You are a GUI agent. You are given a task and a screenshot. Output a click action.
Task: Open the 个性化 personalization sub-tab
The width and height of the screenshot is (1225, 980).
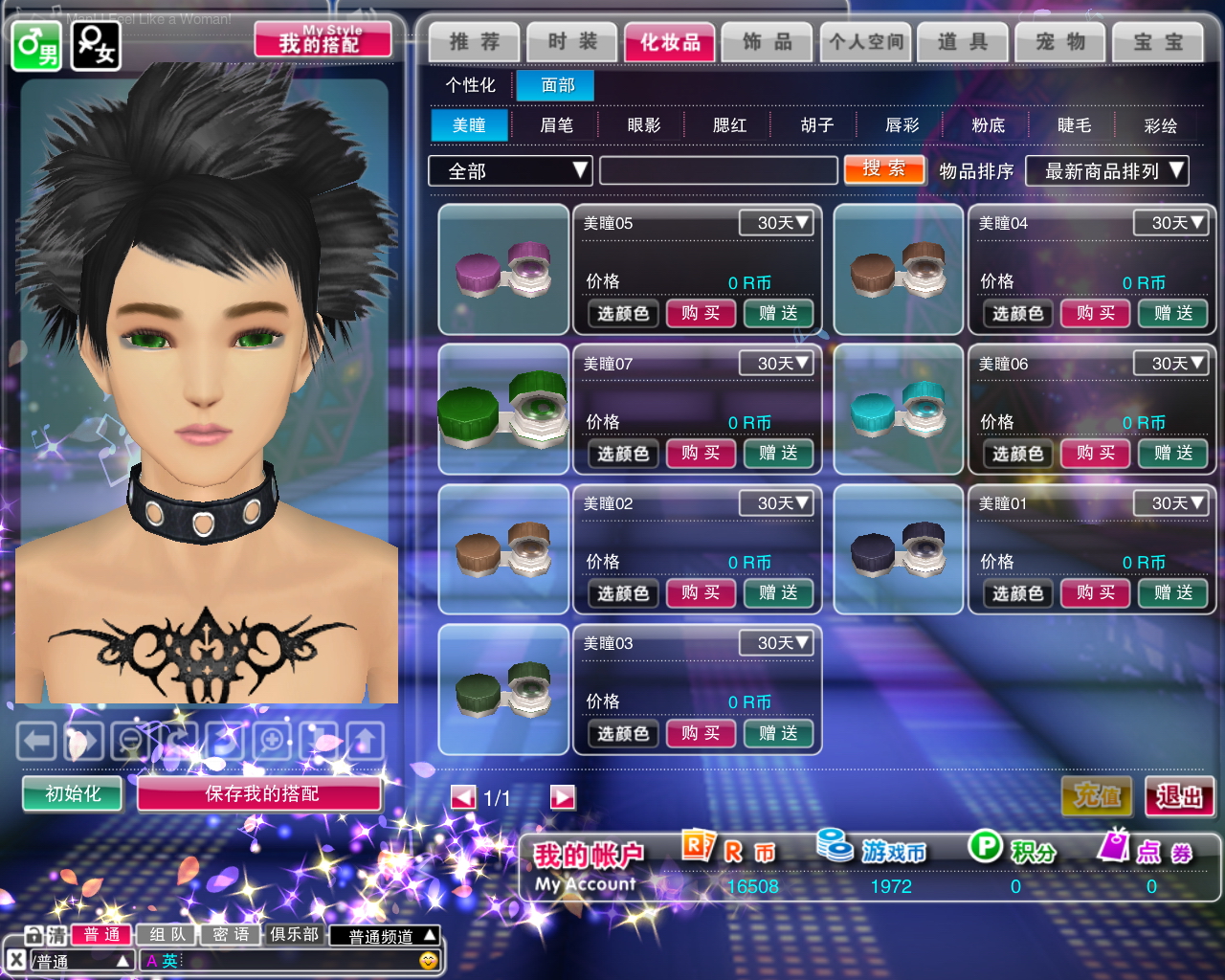470,85
